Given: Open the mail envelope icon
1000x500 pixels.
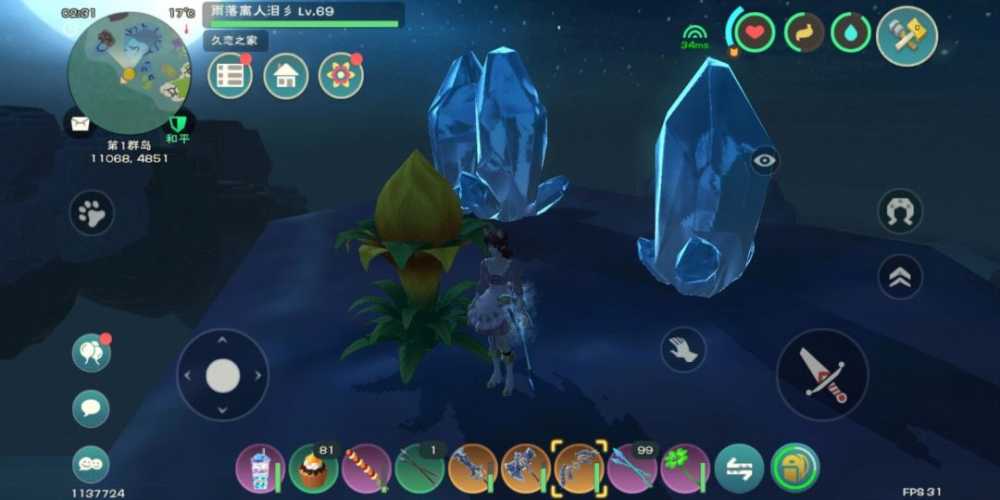Looking at the screenshot, I should click(80, 124).
